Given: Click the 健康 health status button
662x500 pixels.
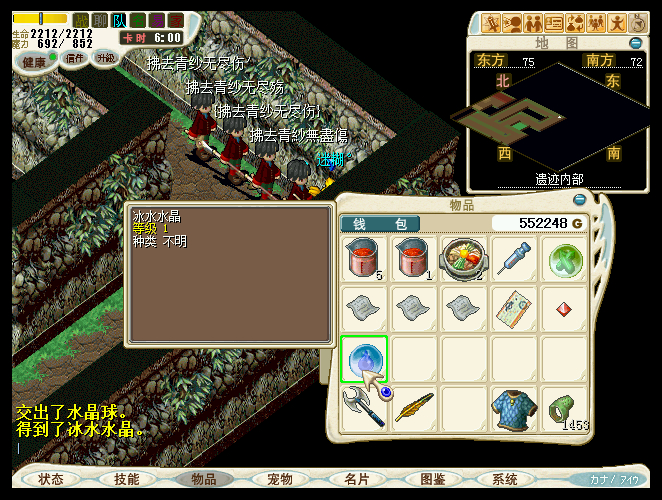Looking at the screenshot, I should click(35, 60).
